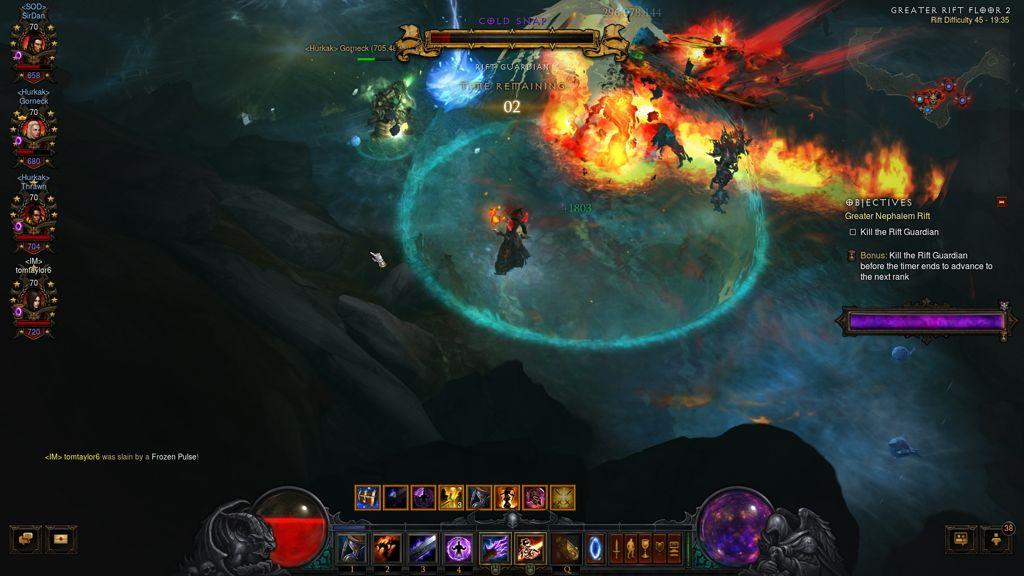
Task: Open the notifications button showing 38
Action: coord(997,538)
